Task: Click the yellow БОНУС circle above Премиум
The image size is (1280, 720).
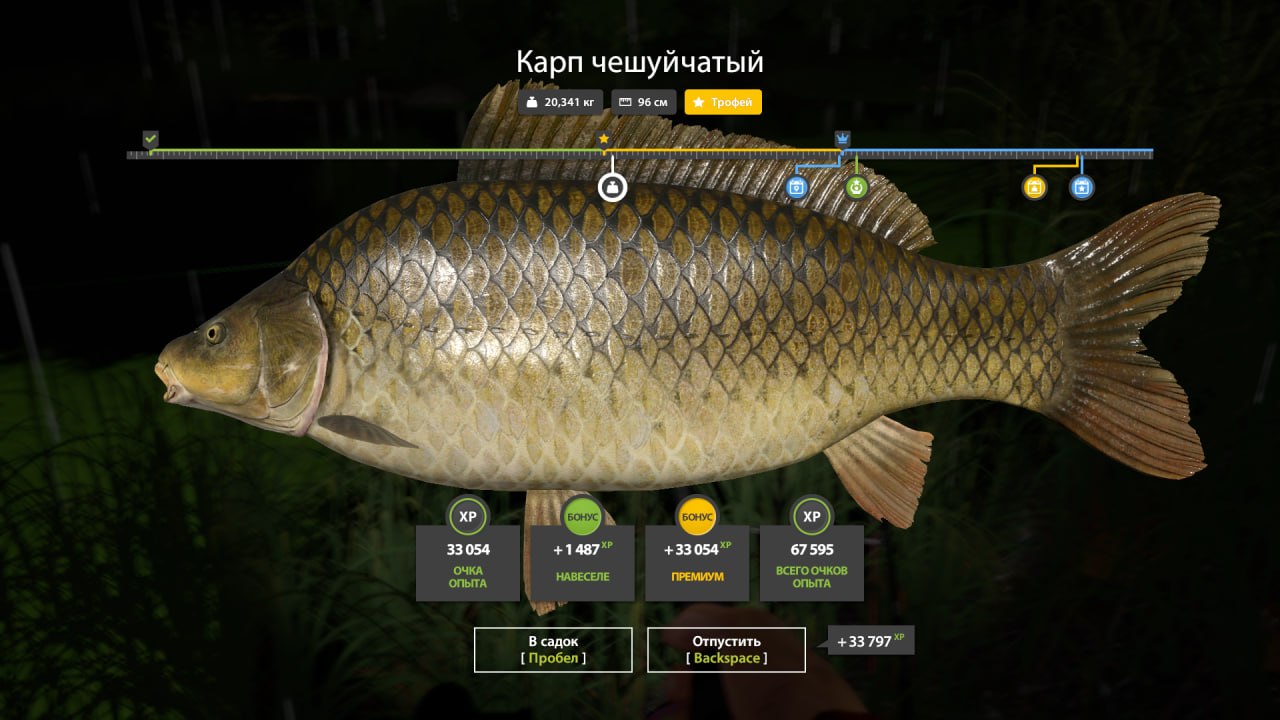Action: pos(696,517)
